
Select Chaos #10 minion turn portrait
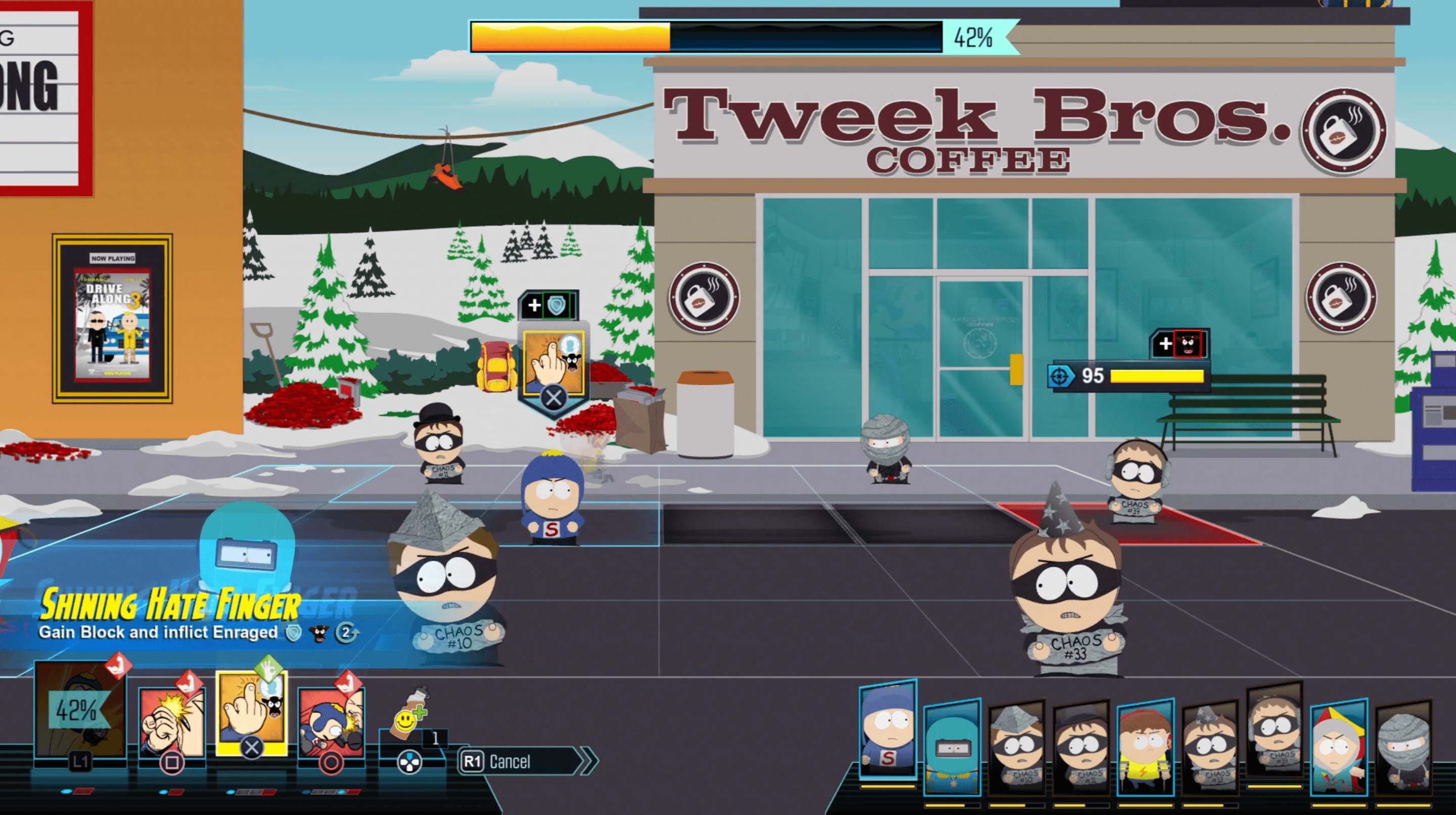1017,747
